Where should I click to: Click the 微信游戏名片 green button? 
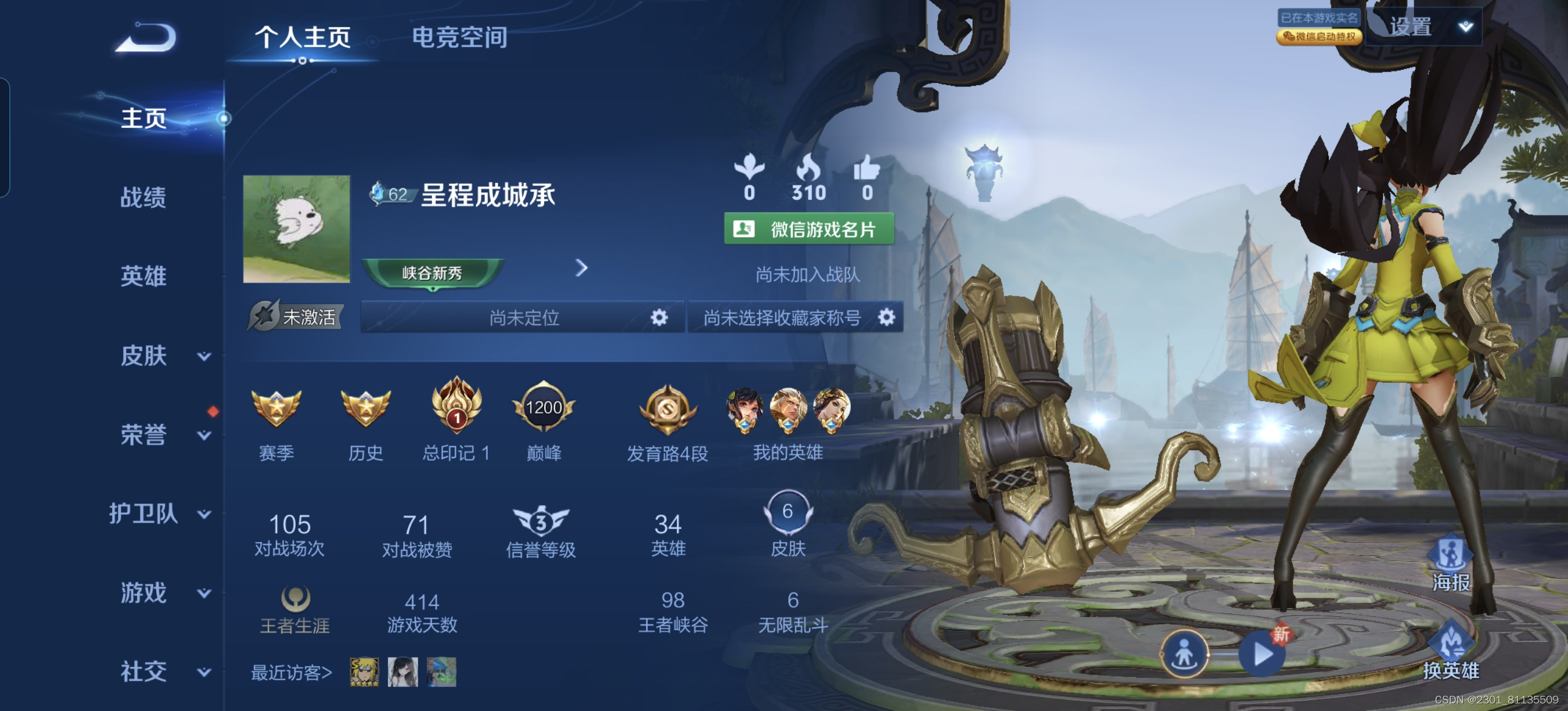808,229
